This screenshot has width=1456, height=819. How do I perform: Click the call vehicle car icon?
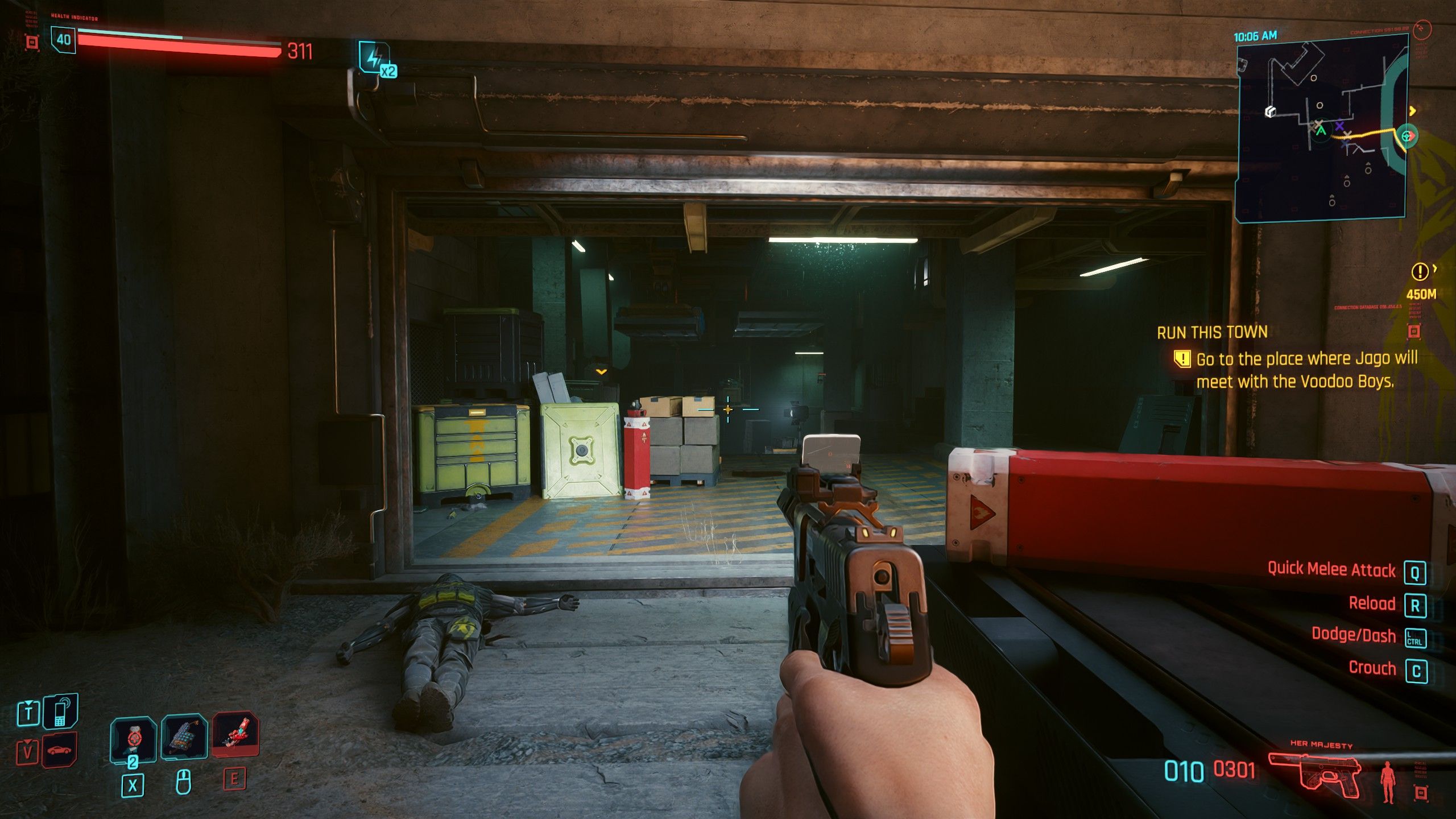tap(60, 750)
